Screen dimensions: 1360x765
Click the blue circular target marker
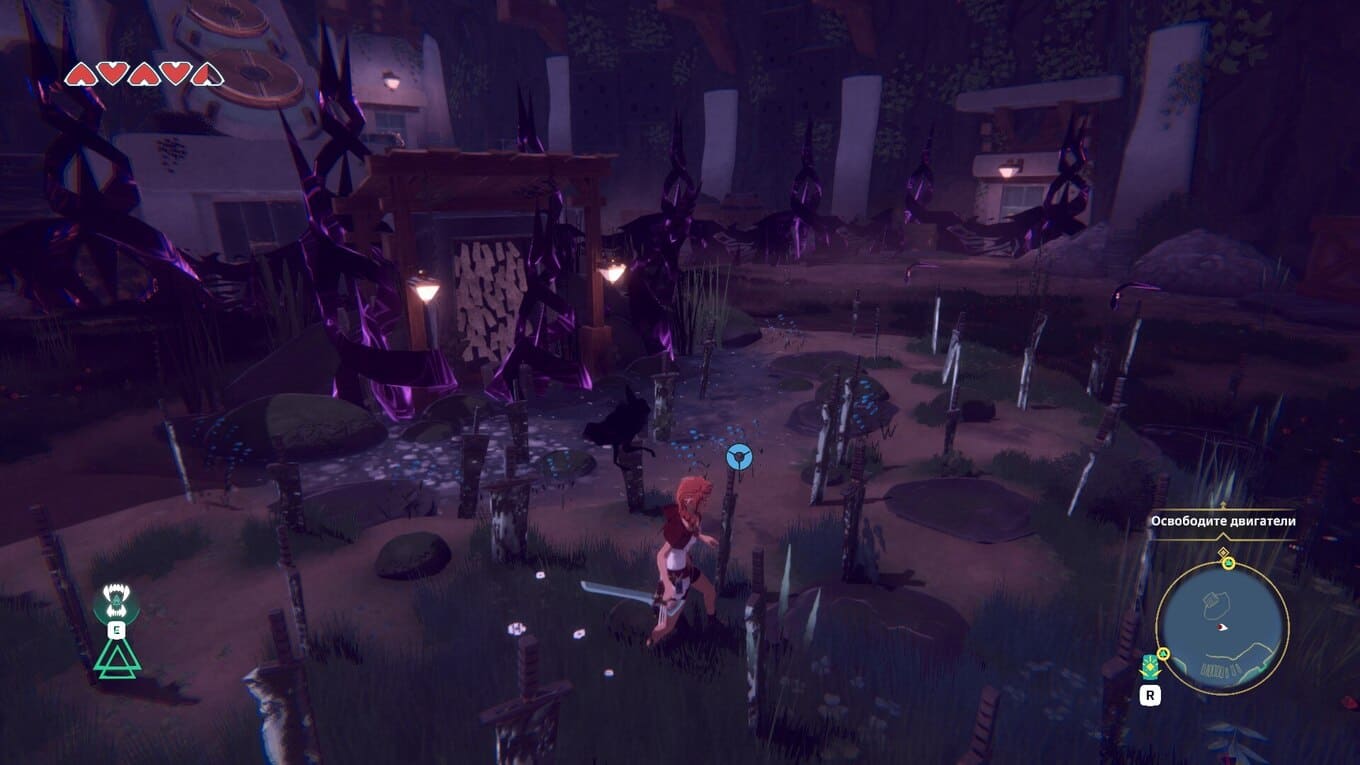coord(739,457)
